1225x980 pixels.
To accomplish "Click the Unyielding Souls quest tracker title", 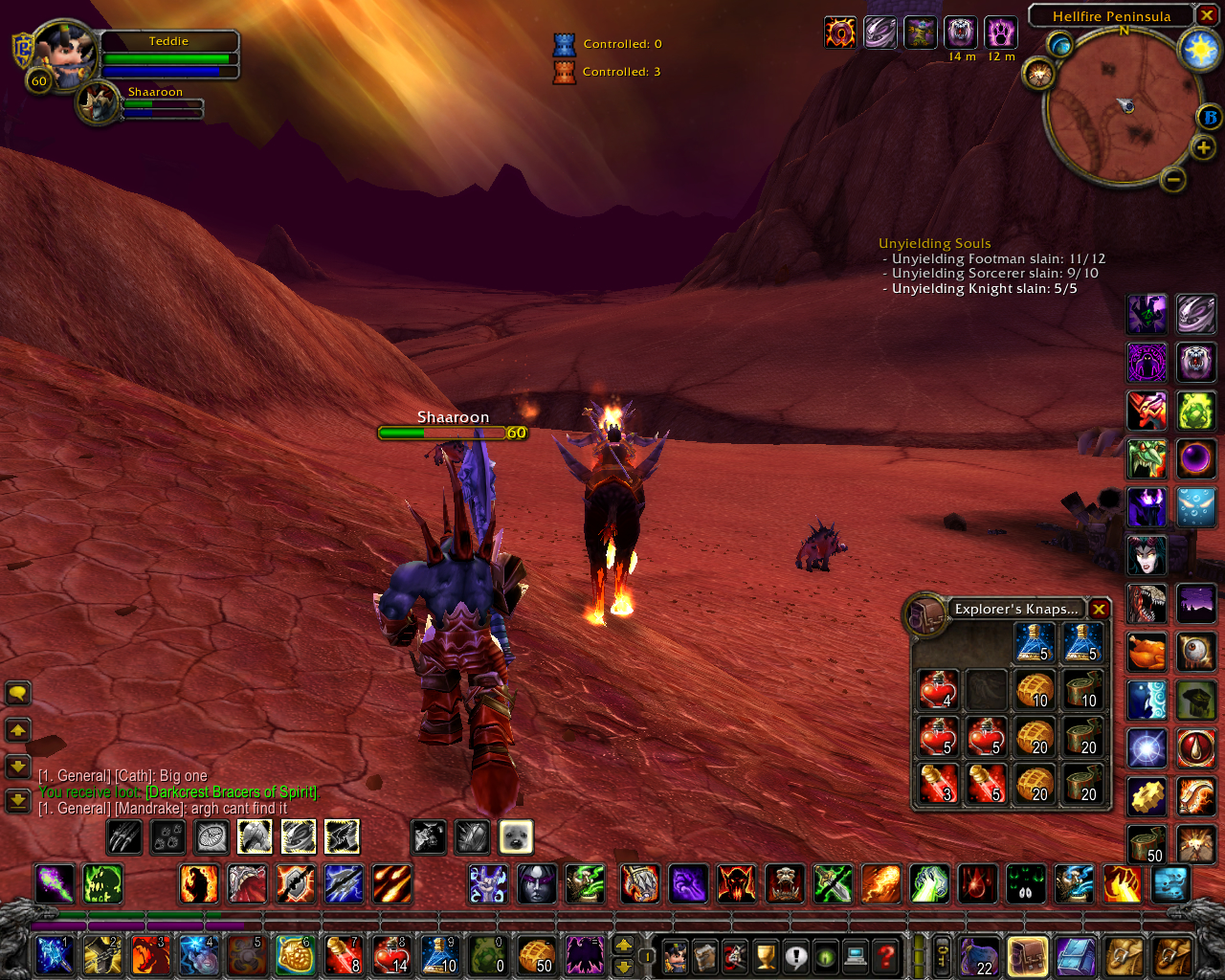I will [934, 243].
